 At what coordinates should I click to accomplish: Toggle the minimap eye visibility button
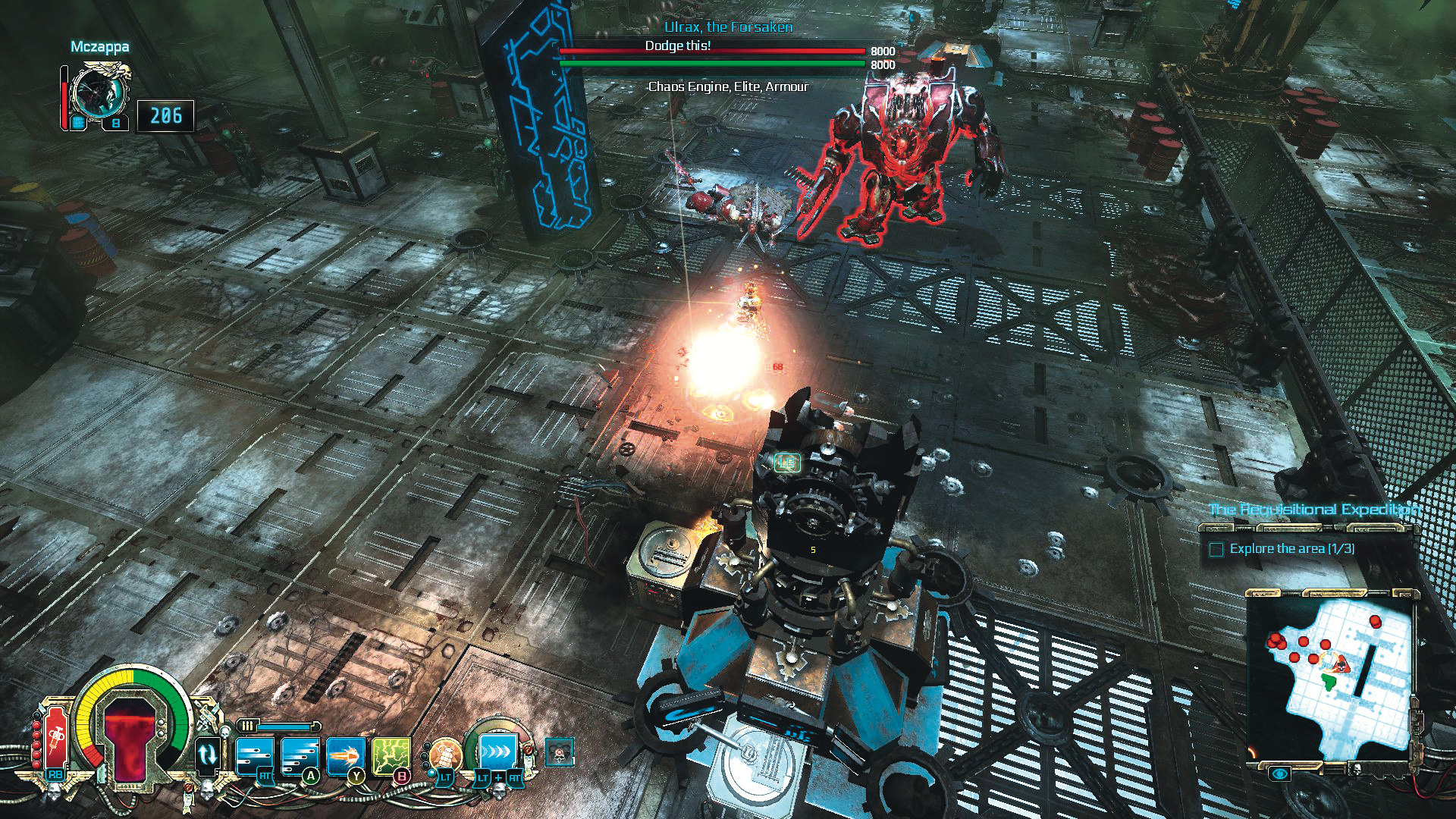[1280, 773]
